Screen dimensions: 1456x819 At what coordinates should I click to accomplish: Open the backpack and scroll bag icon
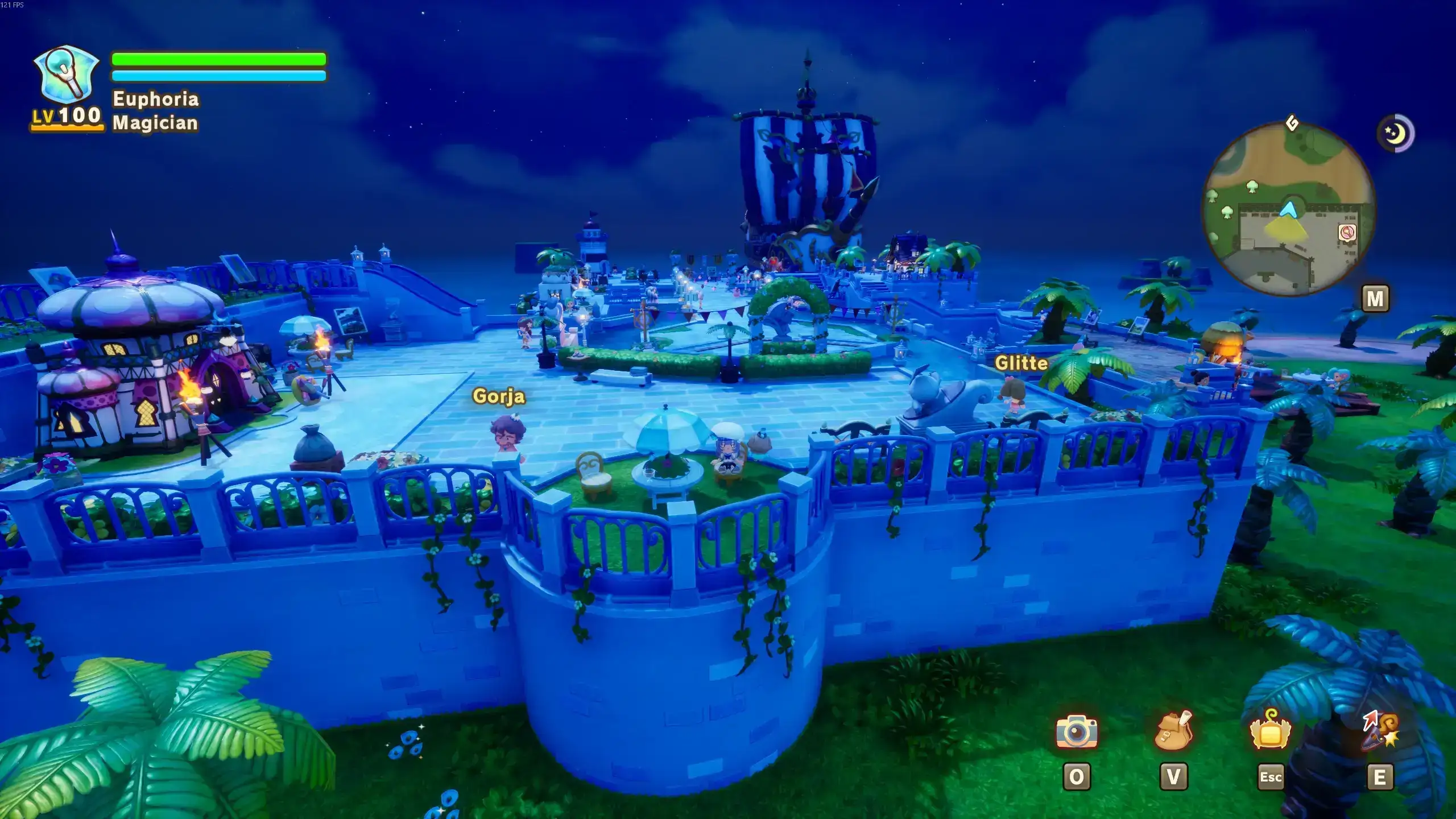click(1173, 730)
